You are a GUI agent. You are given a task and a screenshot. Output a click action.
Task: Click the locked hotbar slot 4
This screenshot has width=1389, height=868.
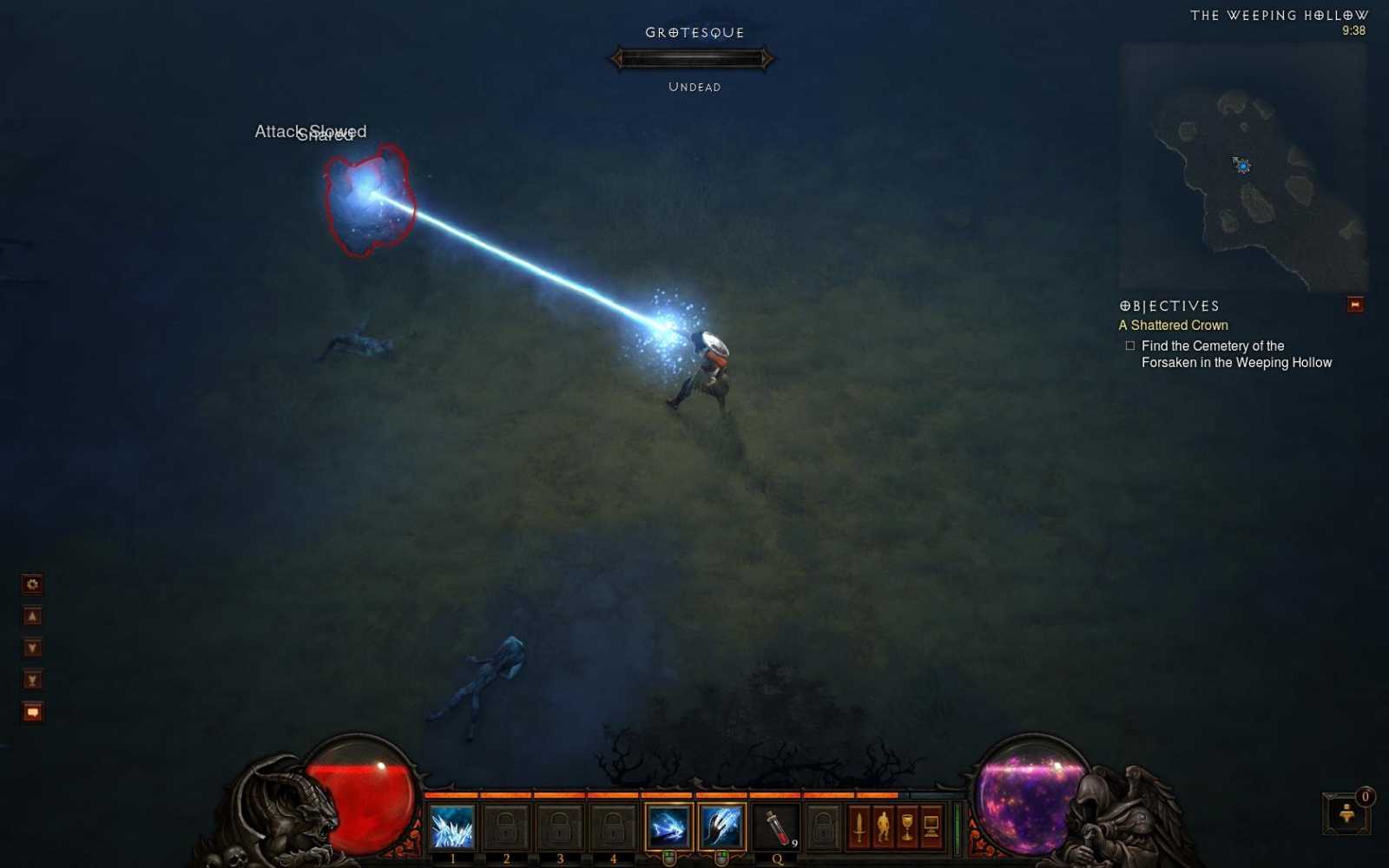point(615,826)
